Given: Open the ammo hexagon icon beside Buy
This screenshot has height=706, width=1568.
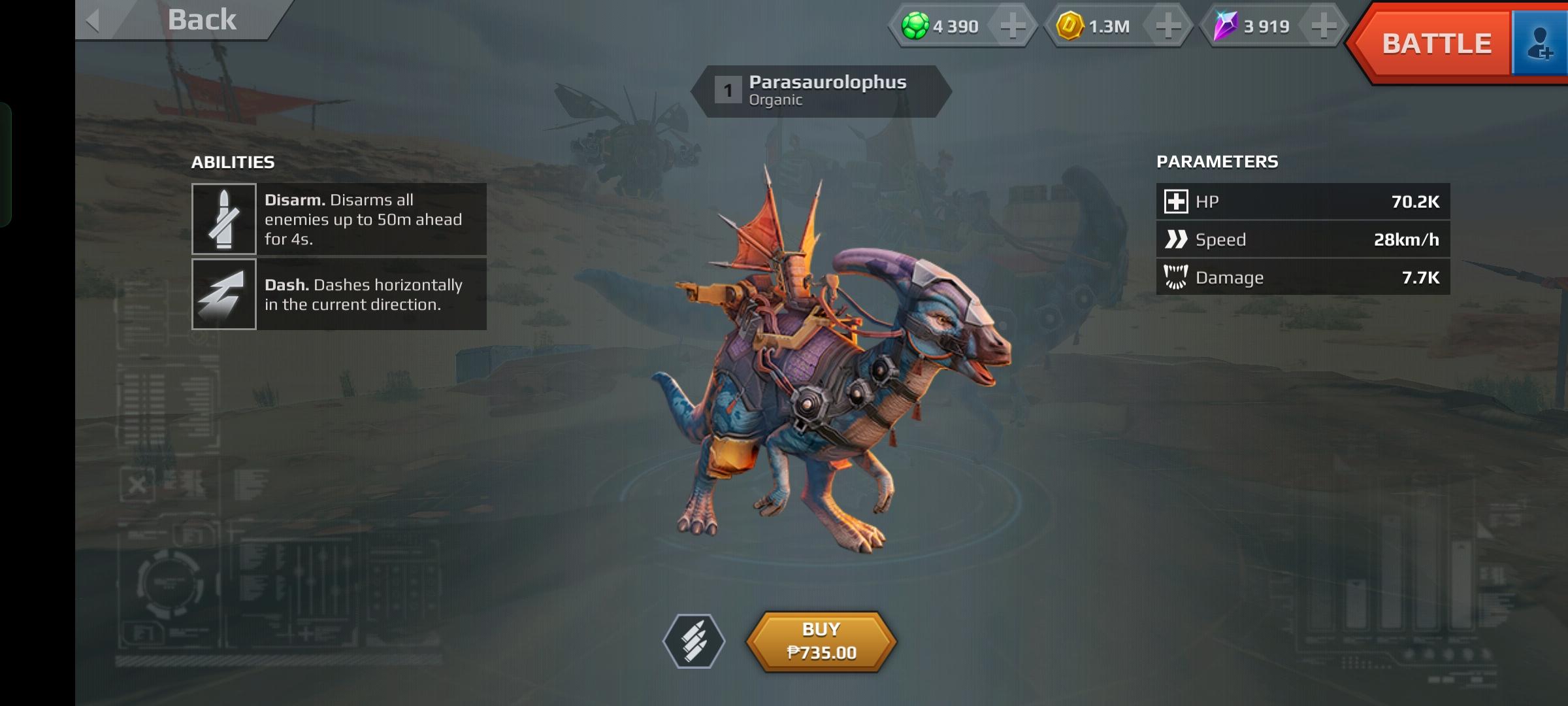Looking at the screenshot, I should [694, 641].
